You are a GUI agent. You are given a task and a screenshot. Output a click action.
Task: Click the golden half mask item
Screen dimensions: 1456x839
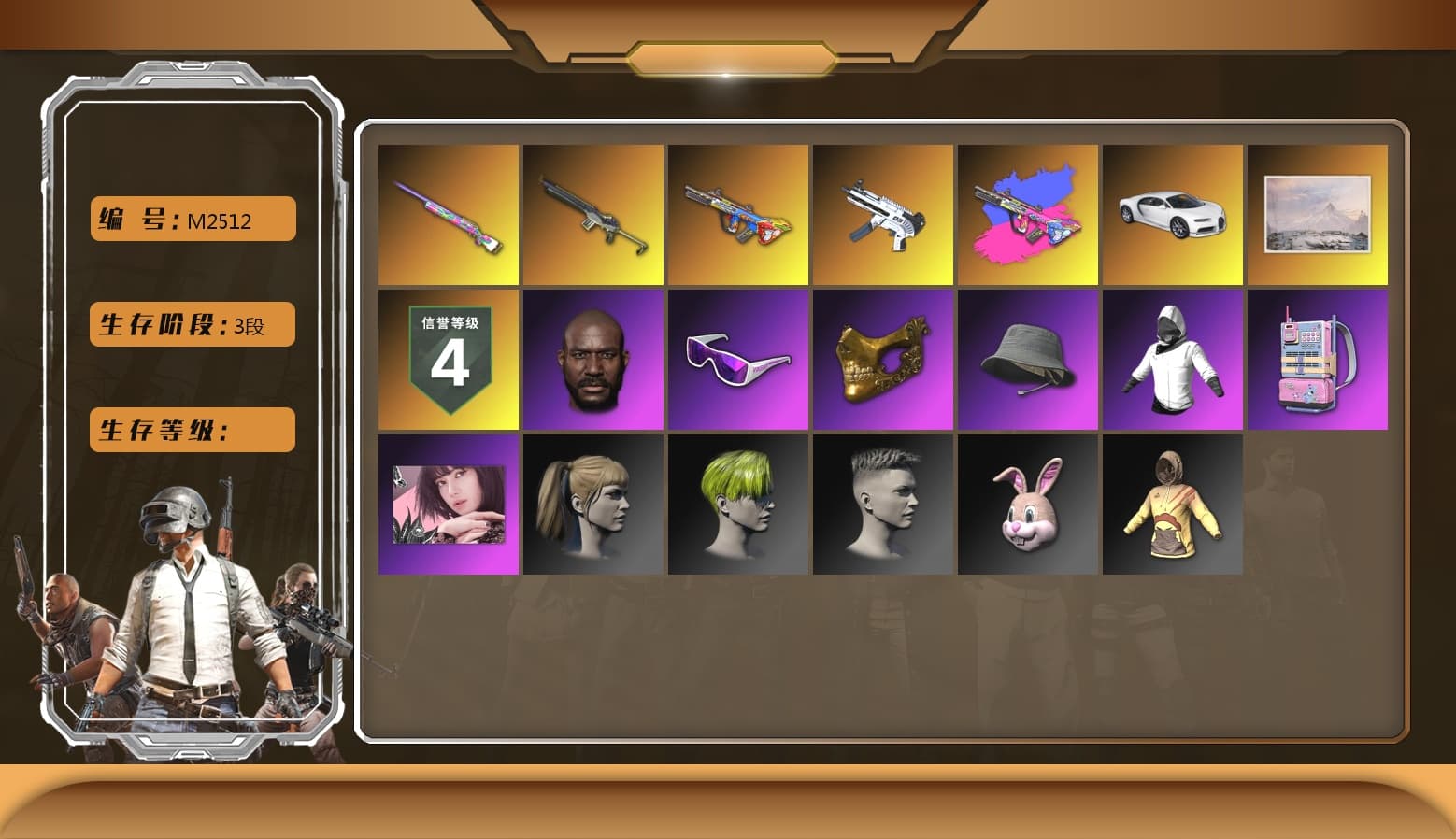click(x=882, y=359)
